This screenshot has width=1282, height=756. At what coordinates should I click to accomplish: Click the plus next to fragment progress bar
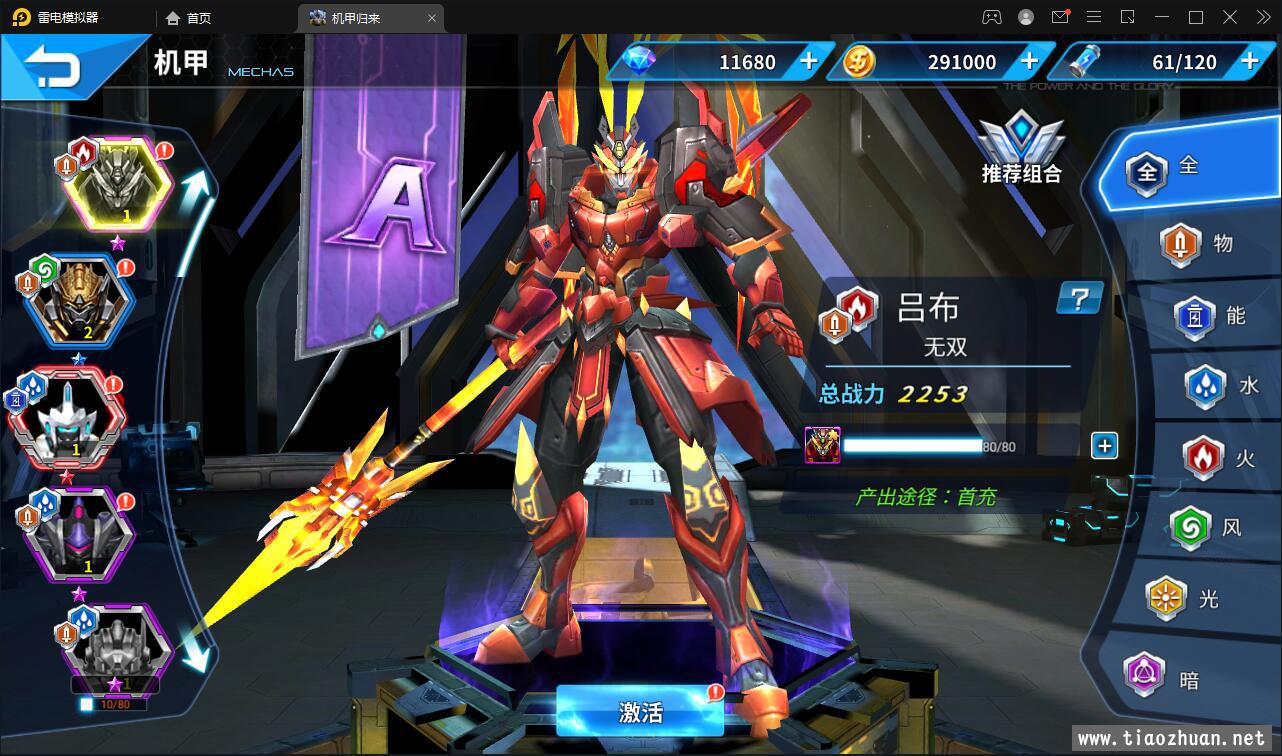(x=1104, y=446)
